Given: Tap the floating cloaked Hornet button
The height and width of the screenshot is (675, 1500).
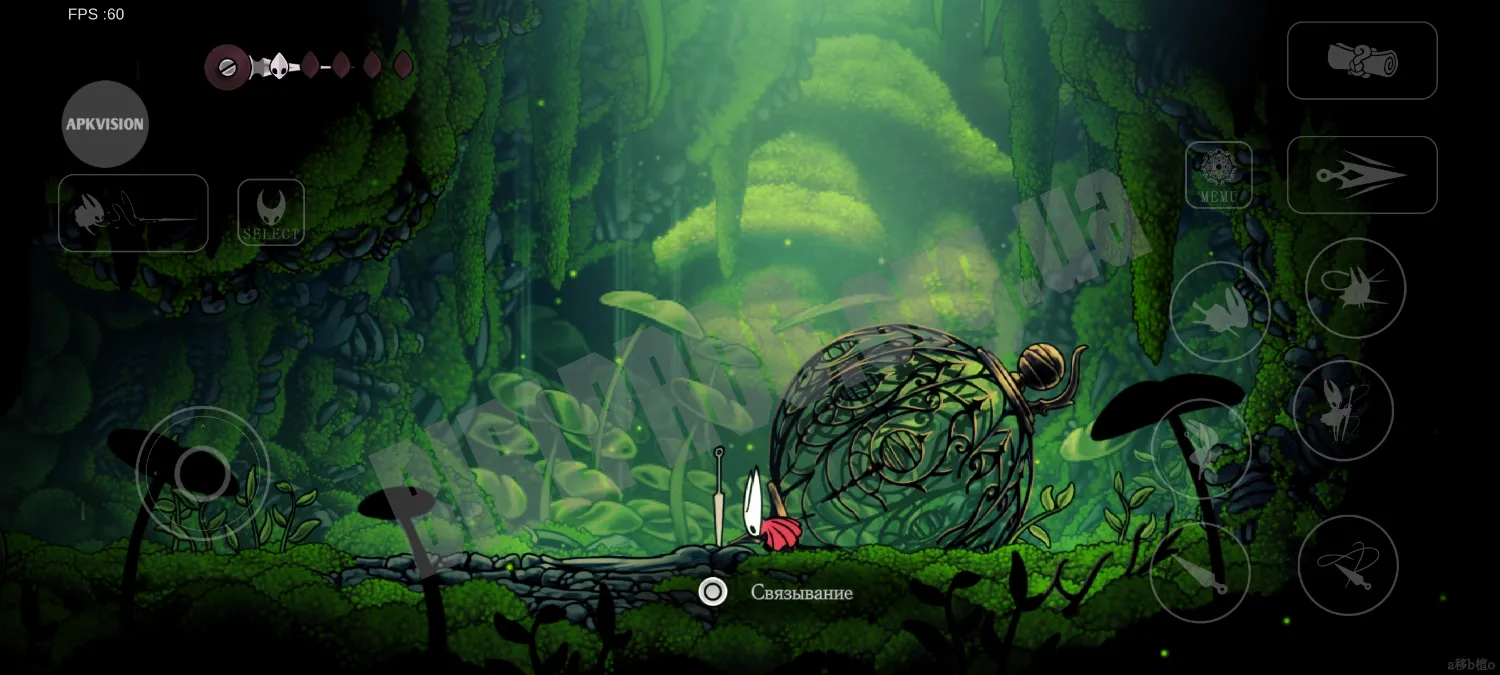Looking at the screenshot, I should (x=1201, y=448).
